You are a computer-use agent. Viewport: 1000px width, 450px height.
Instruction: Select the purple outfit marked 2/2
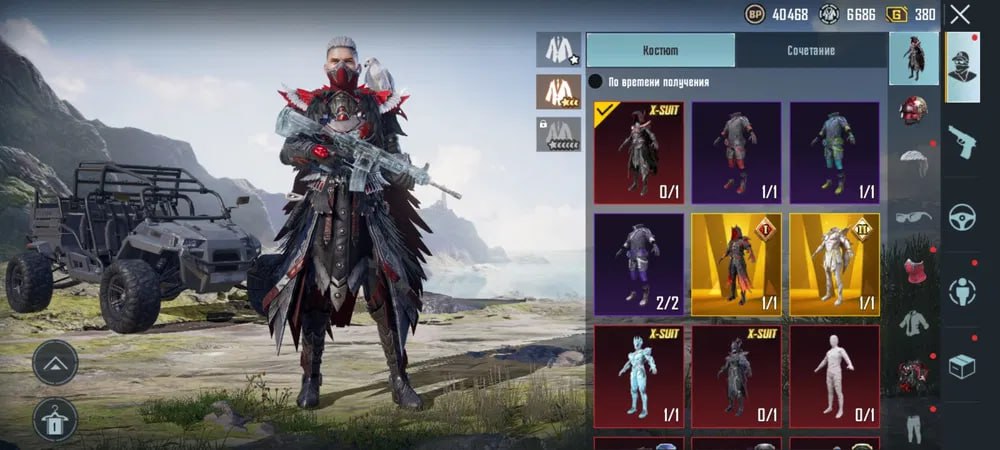(639, 264)
